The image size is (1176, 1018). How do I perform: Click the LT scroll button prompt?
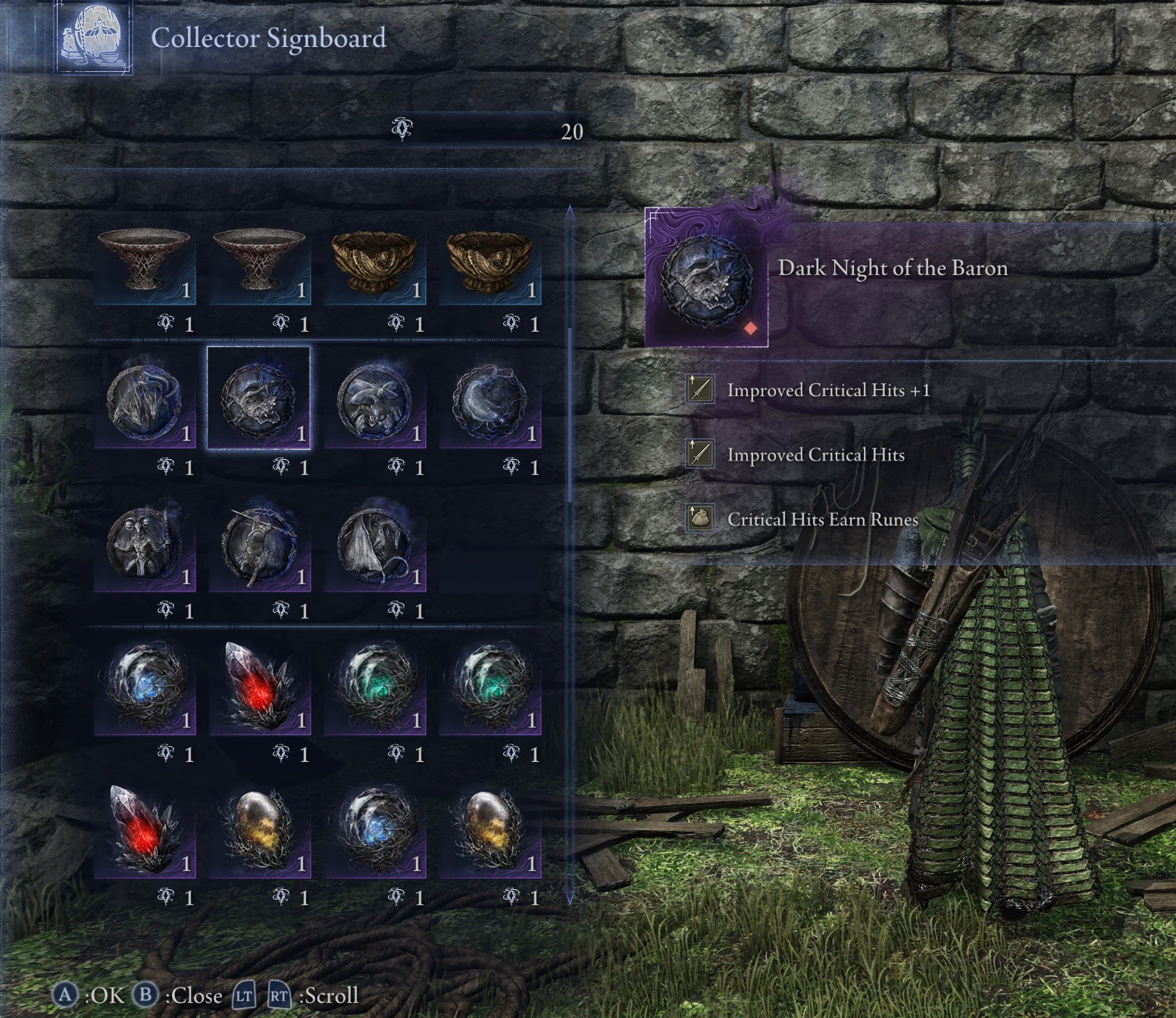[242, 996]
